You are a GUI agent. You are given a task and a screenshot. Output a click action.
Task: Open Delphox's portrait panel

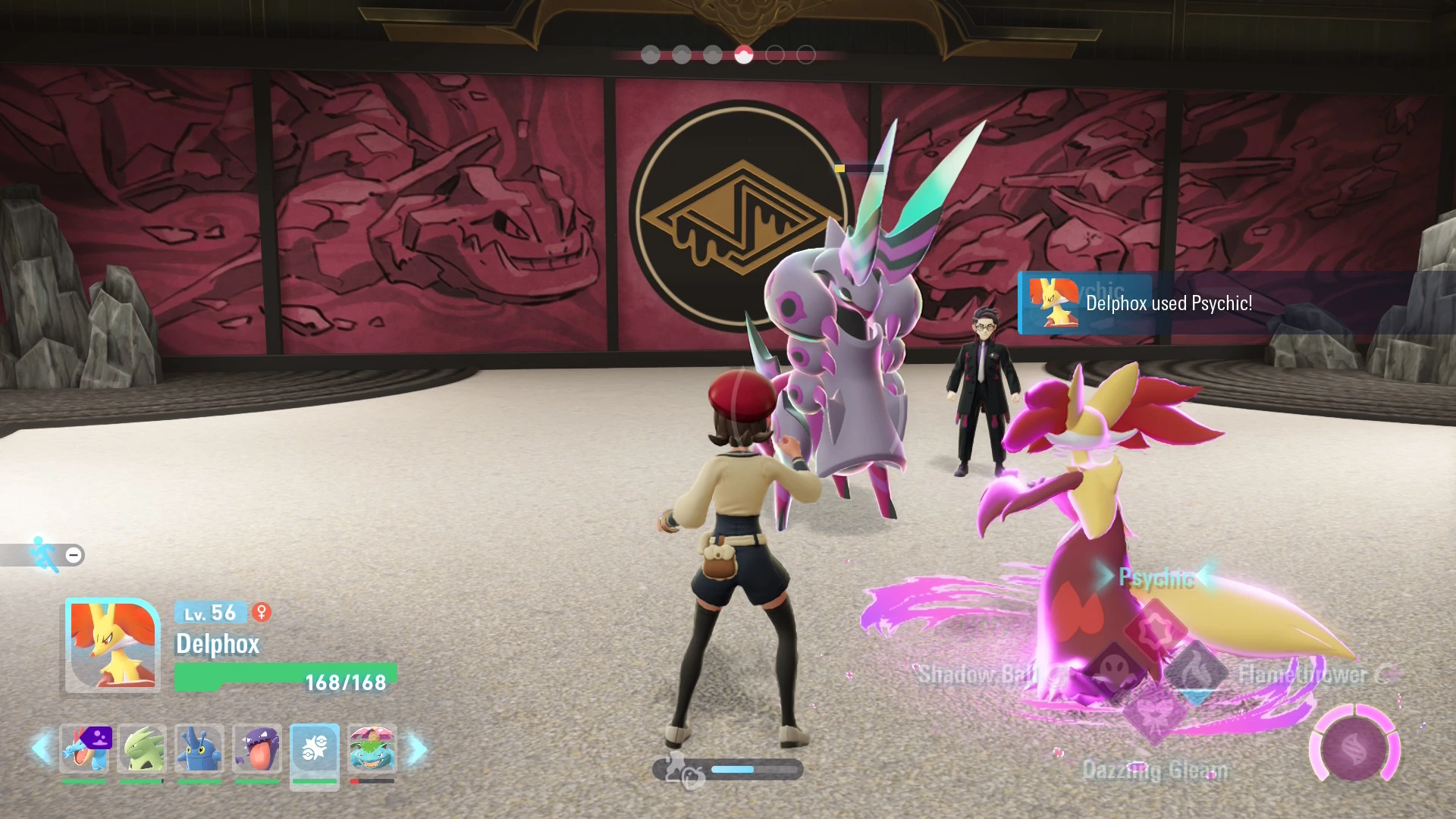point(112,645)
